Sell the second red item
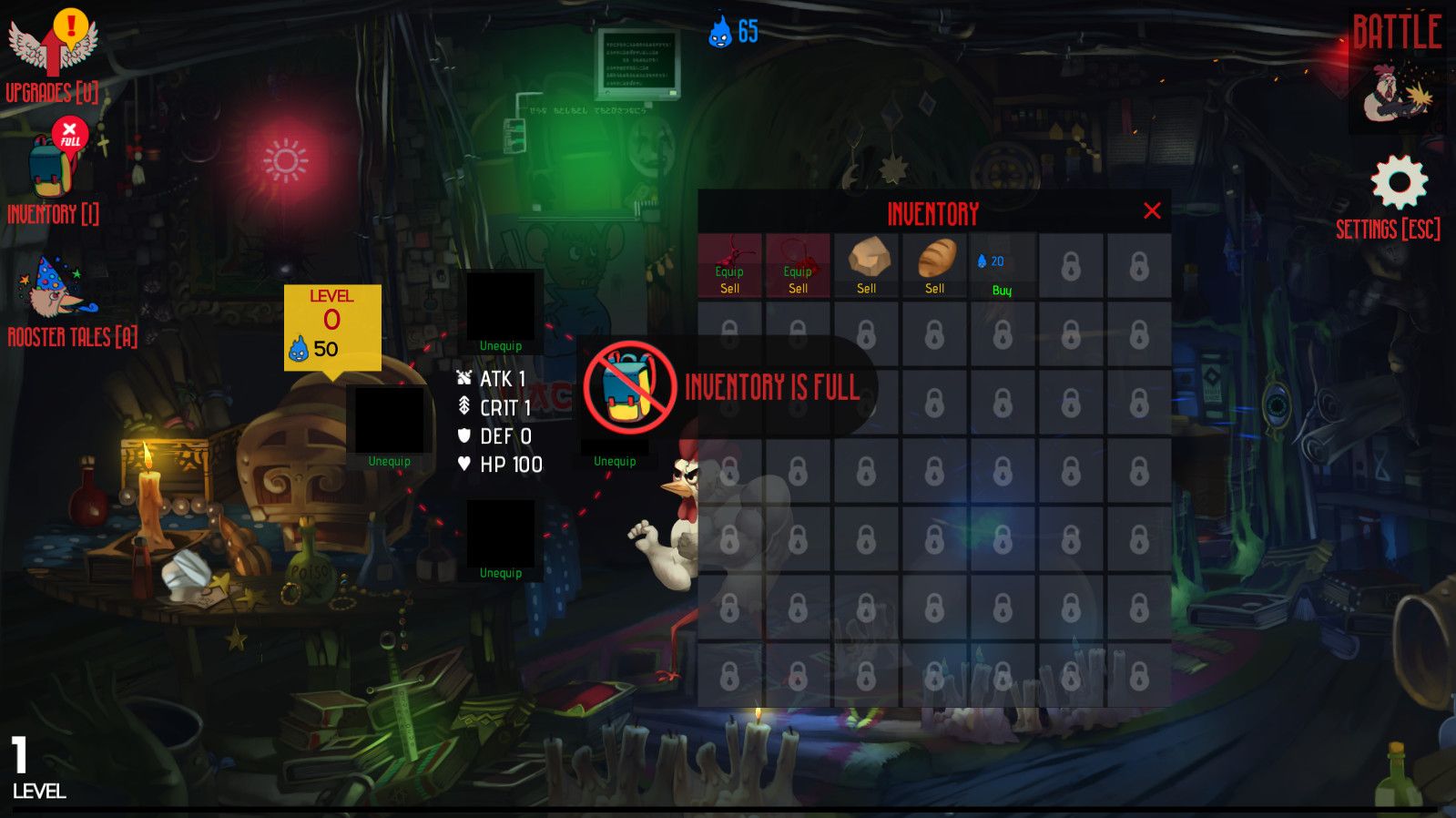 coord(798,289)
